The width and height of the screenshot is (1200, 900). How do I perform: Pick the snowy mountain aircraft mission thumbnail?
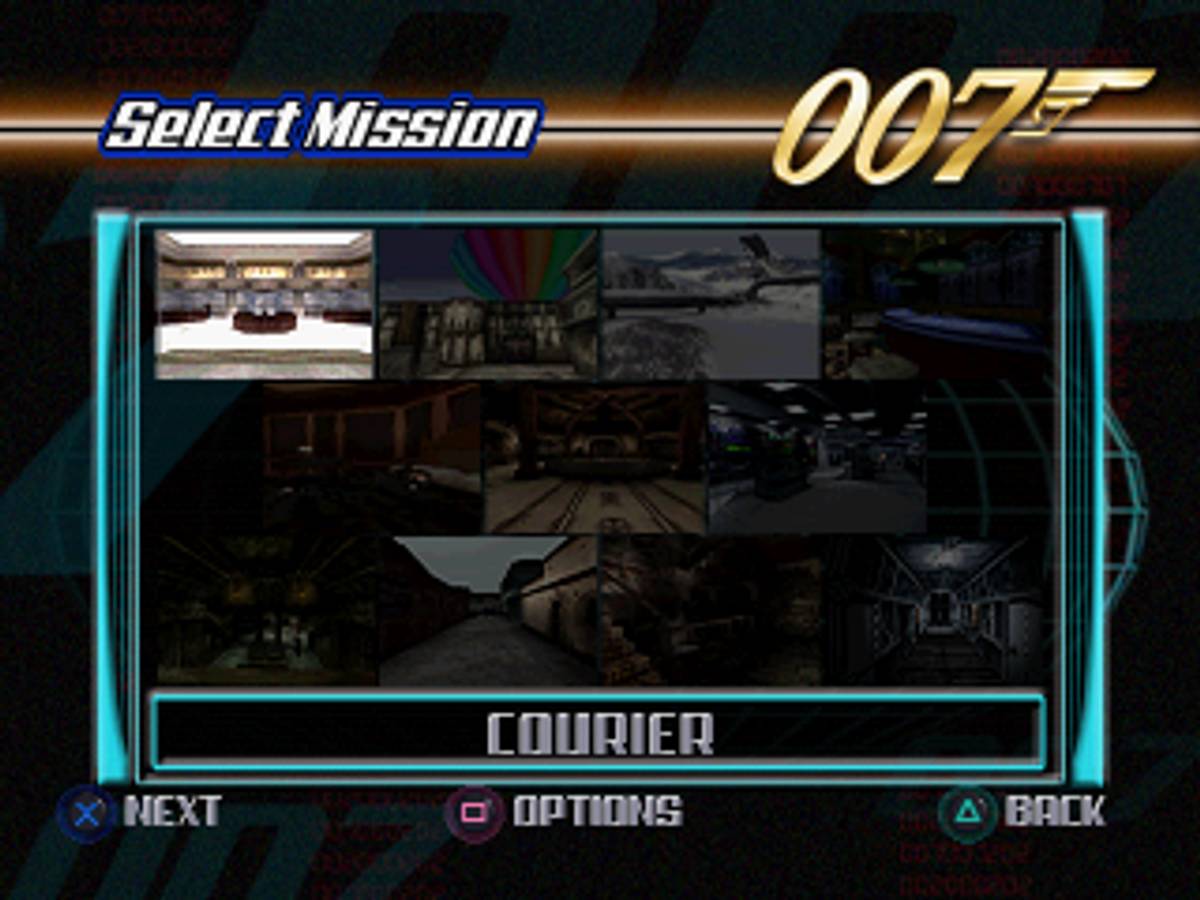[711, 304]
